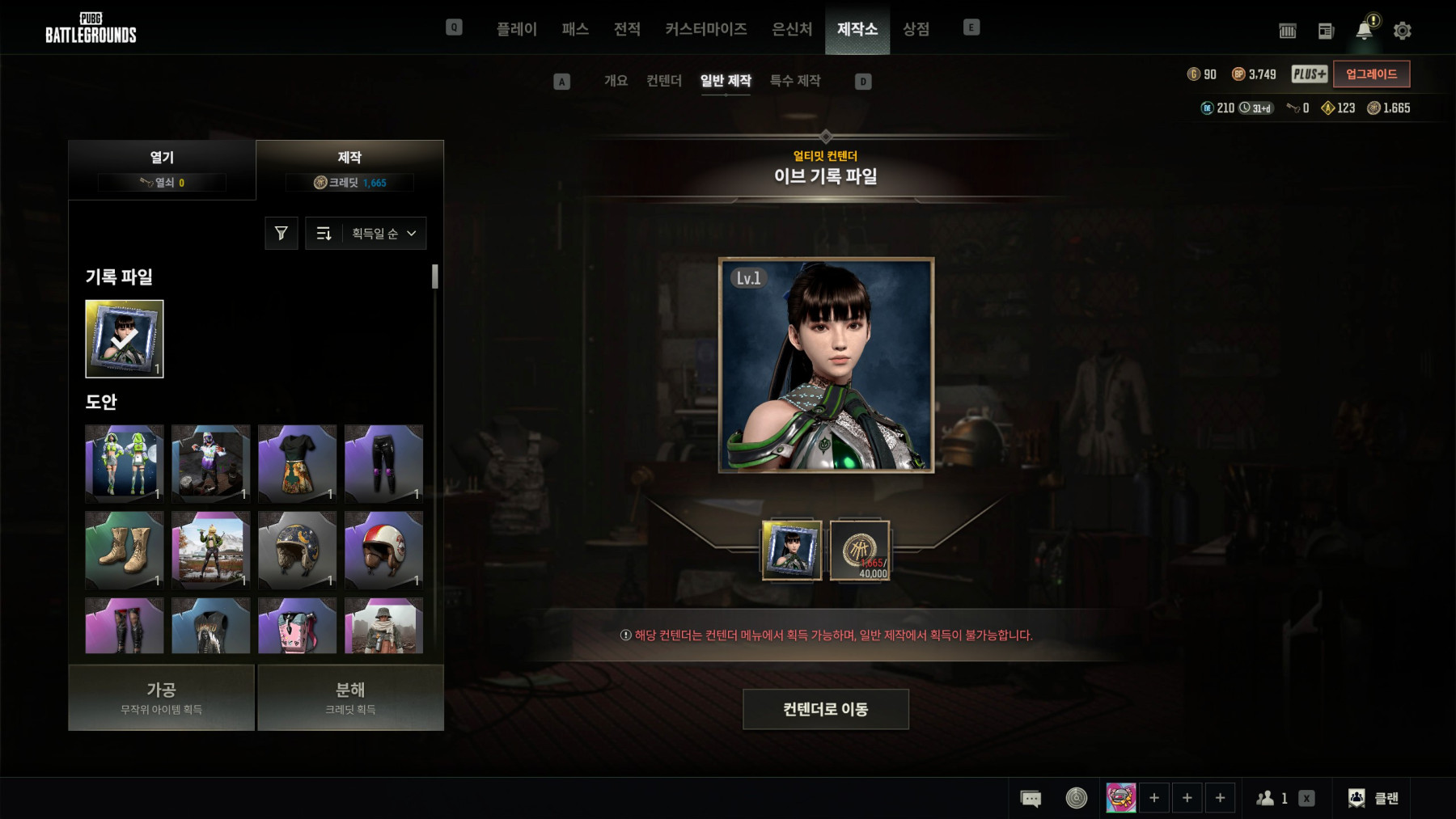Switch to the 컨텐더 sub-tab
The height and width of the screenshot is (819, 1456).
pos(663,81)
